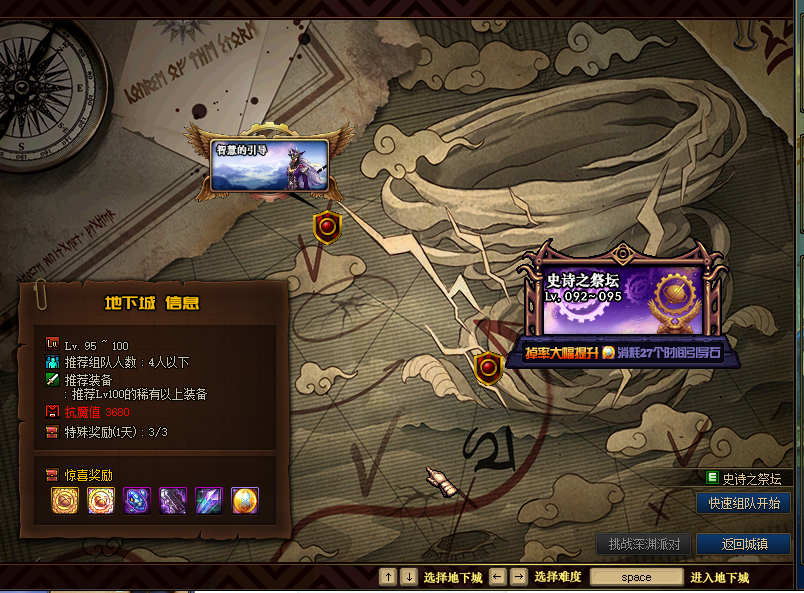Return to town with 返回城镇

point(743,544)
